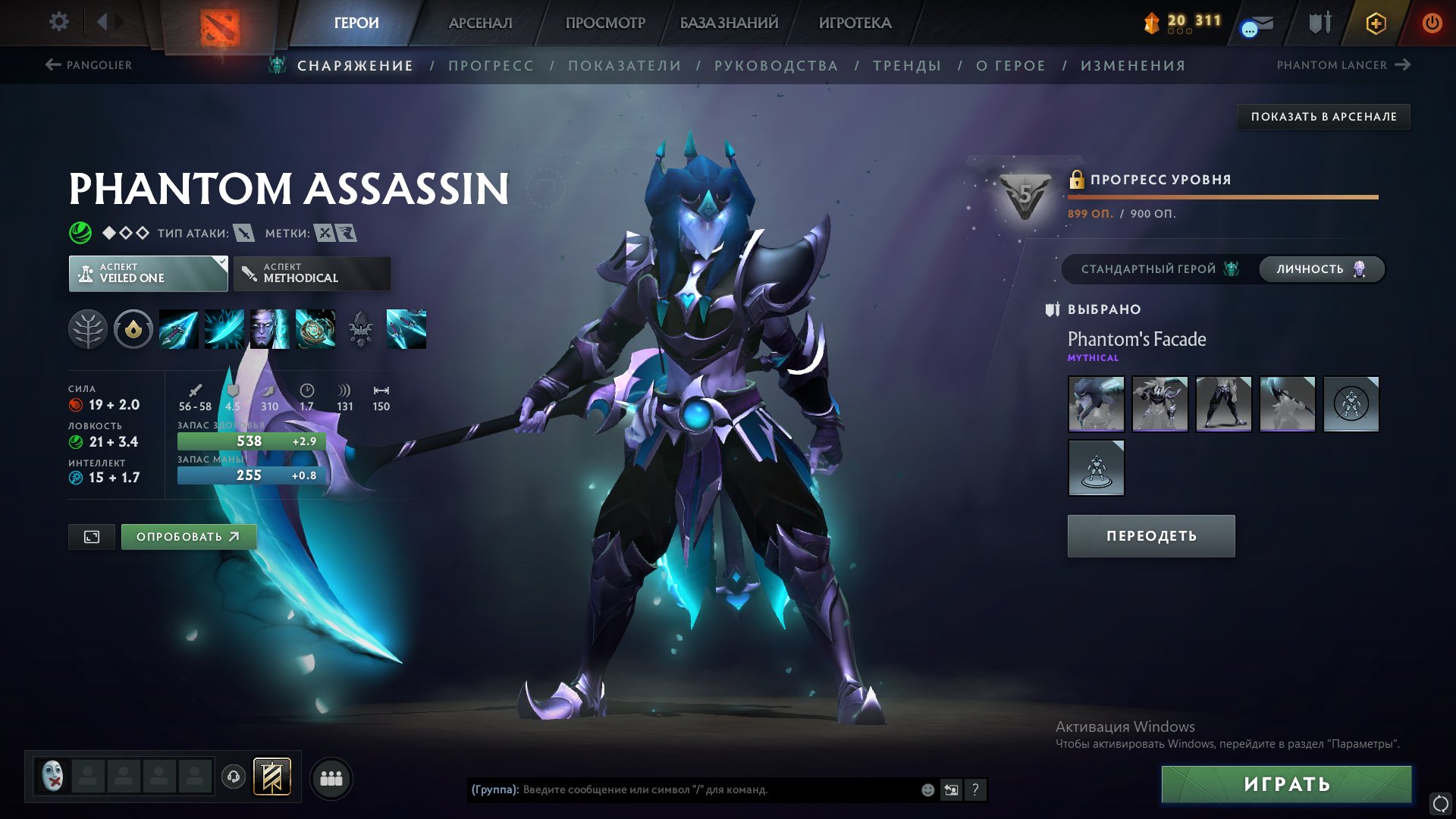Switch to Стандартный герой style
This screenshot has height=819, width=1456.
pos(1158,269)
